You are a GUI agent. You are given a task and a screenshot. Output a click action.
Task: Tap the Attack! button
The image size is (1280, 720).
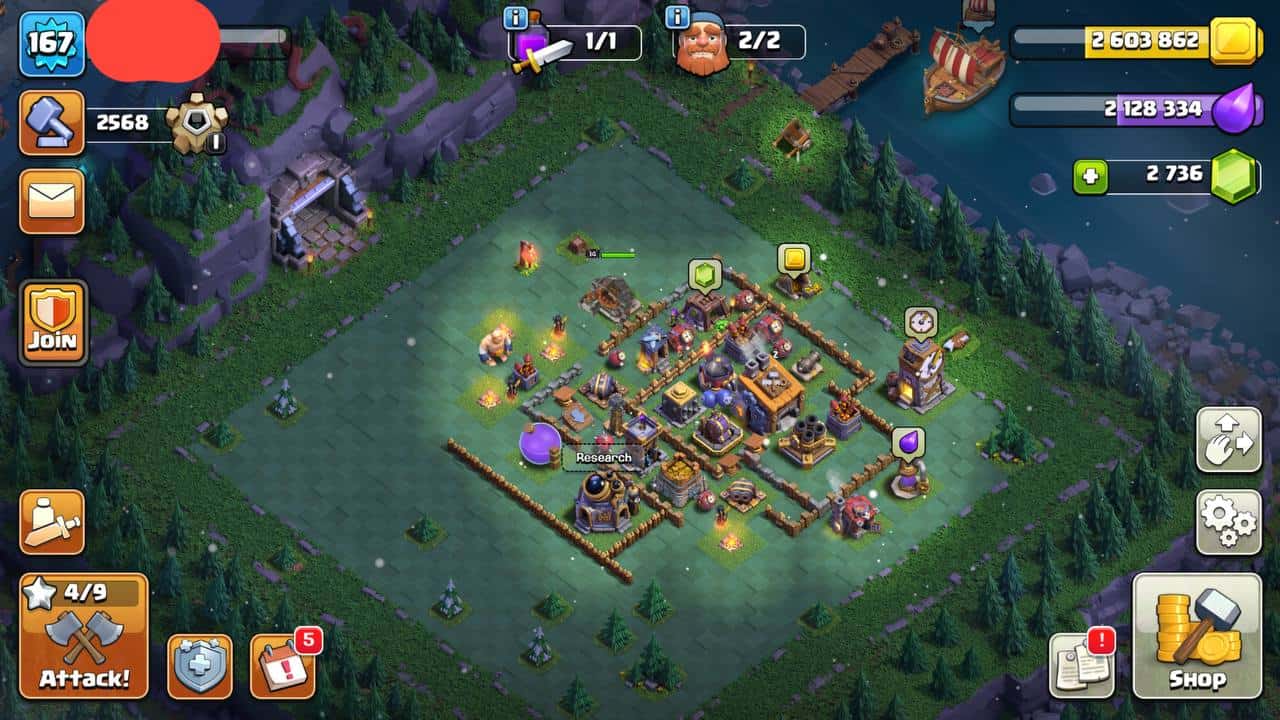coord(84,637)
